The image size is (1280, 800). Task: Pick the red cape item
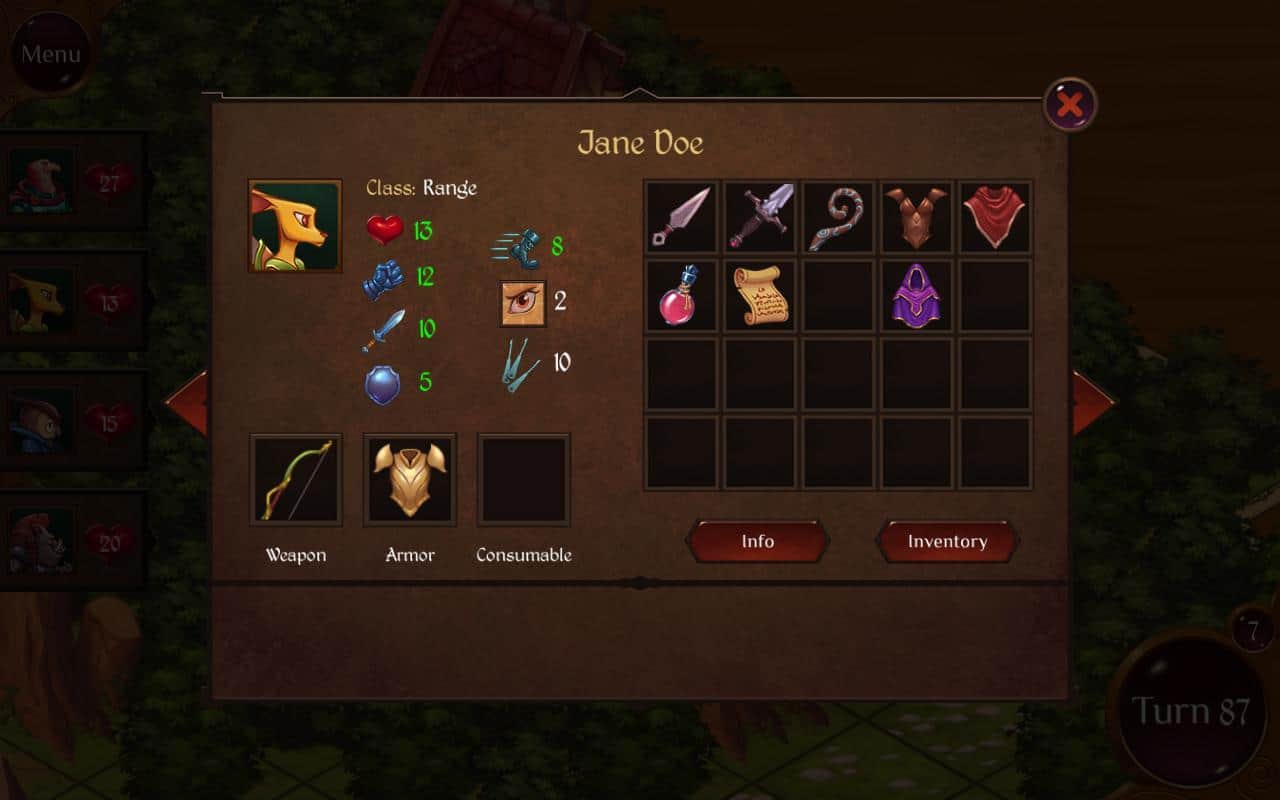(995, 217)
